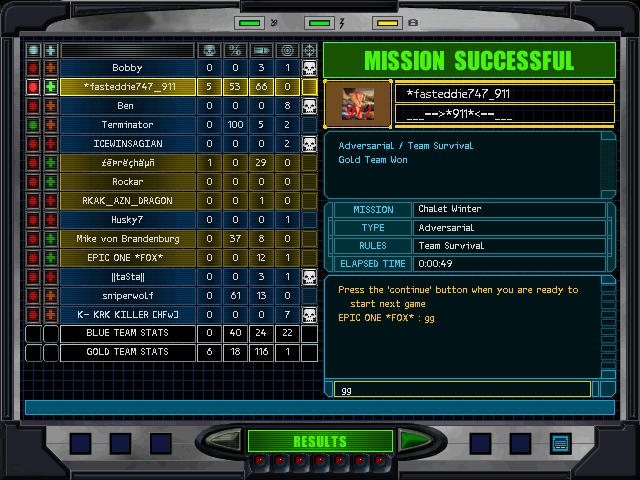The width and height of the screenshot is (640, 480).
Task: Open the blue list icon in bottom bar
Action: click(560, 442)
